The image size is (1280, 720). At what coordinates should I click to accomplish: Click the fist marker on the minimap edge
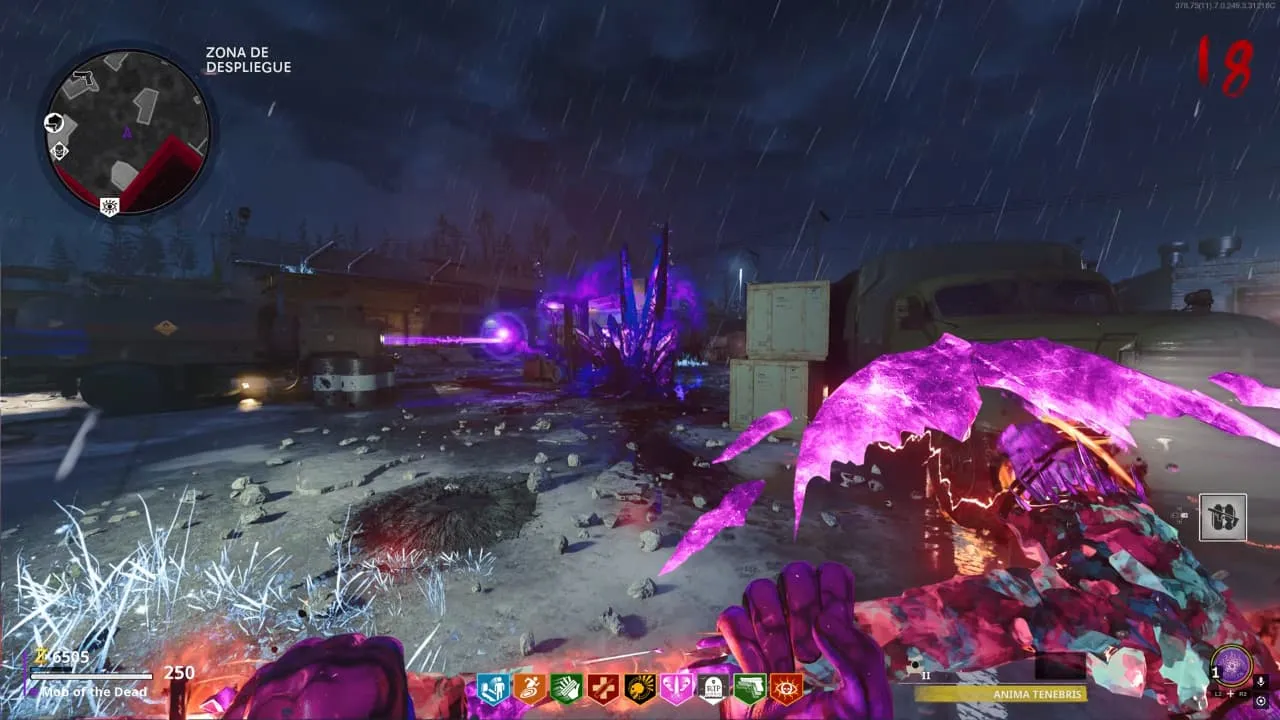click(x=54, y=123)
